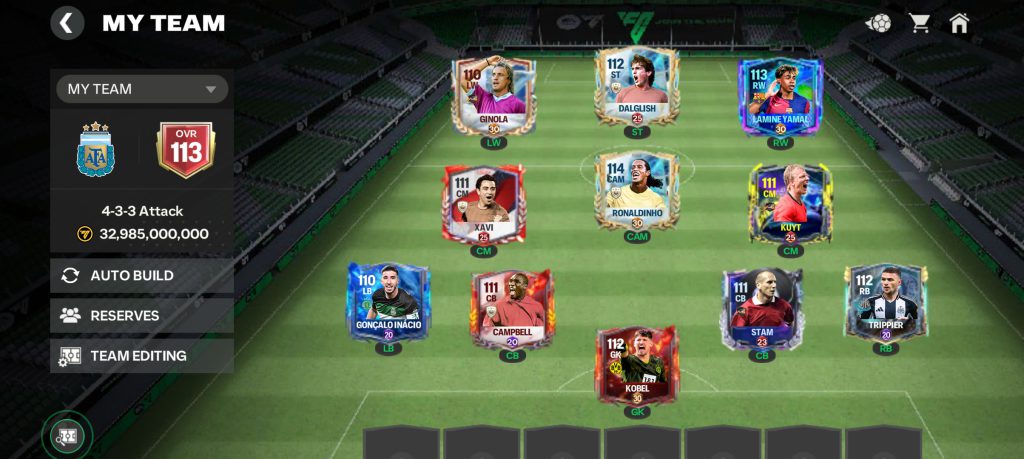The width and height of the screenshot is (1024, 459).
Task: Open the tactics board icon
Action: (67, 436)
